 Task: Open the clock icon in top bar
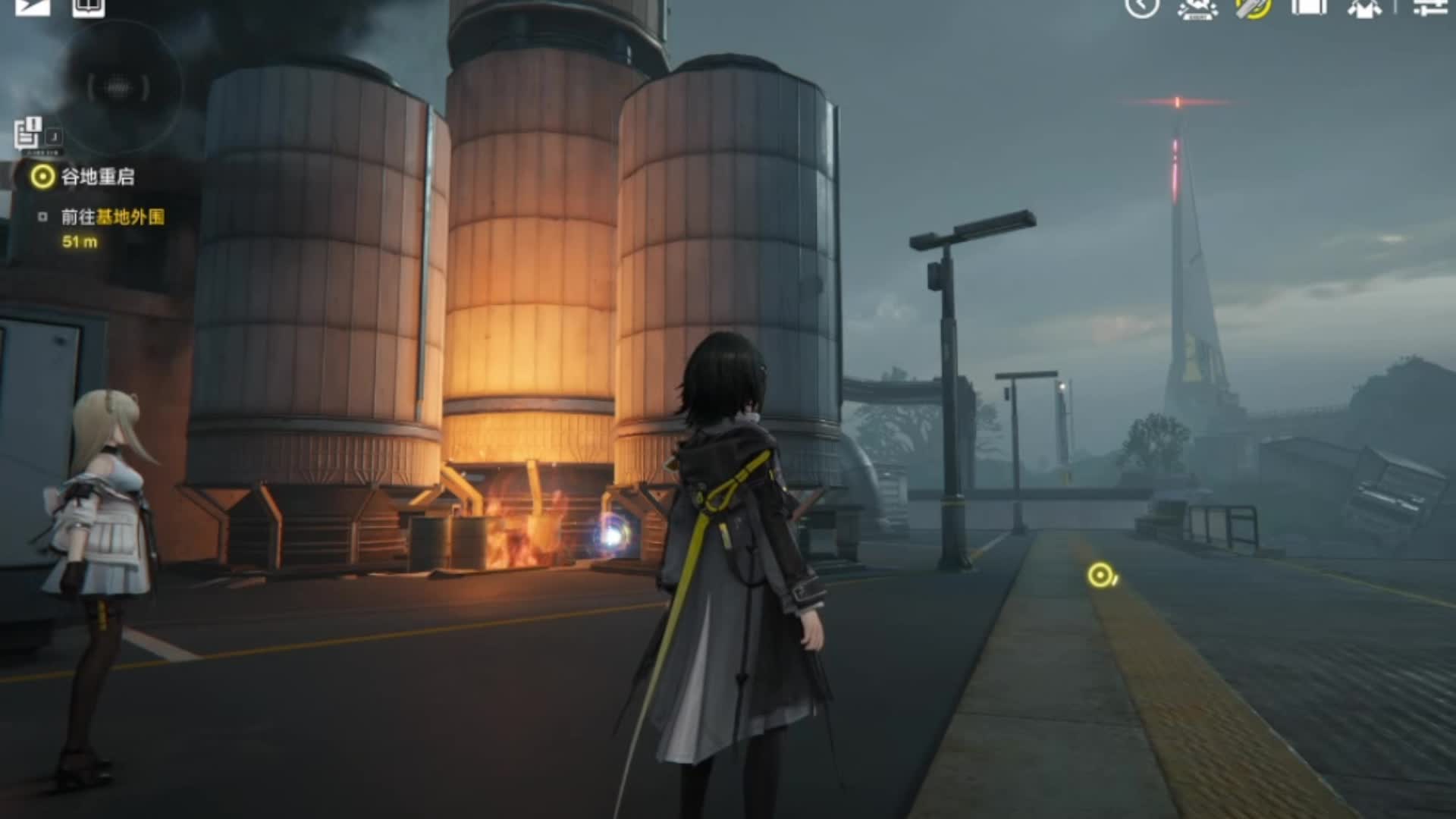1141,7
